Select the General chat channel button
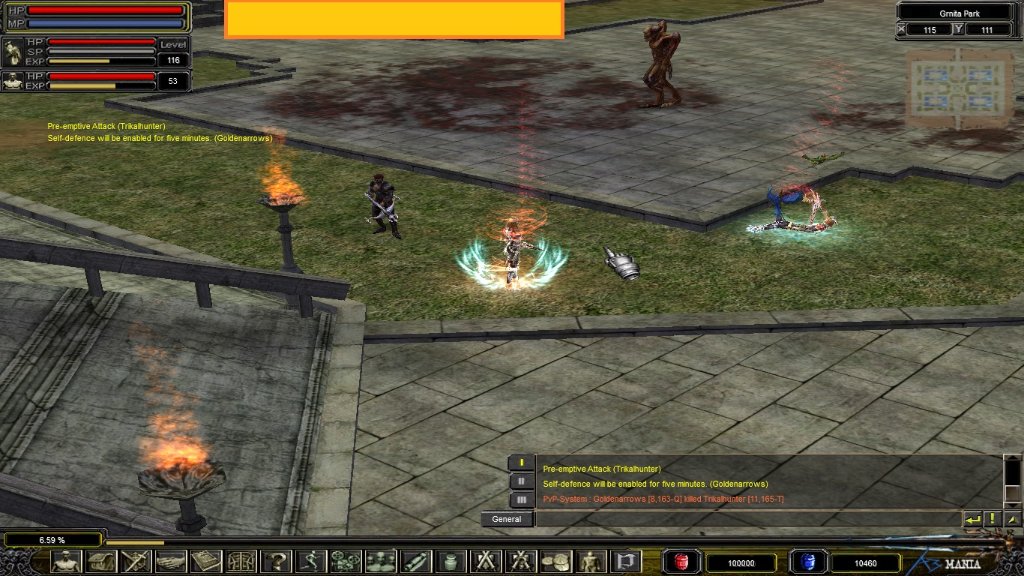This screenshot has width=1024, height=576. pos(507,519)
